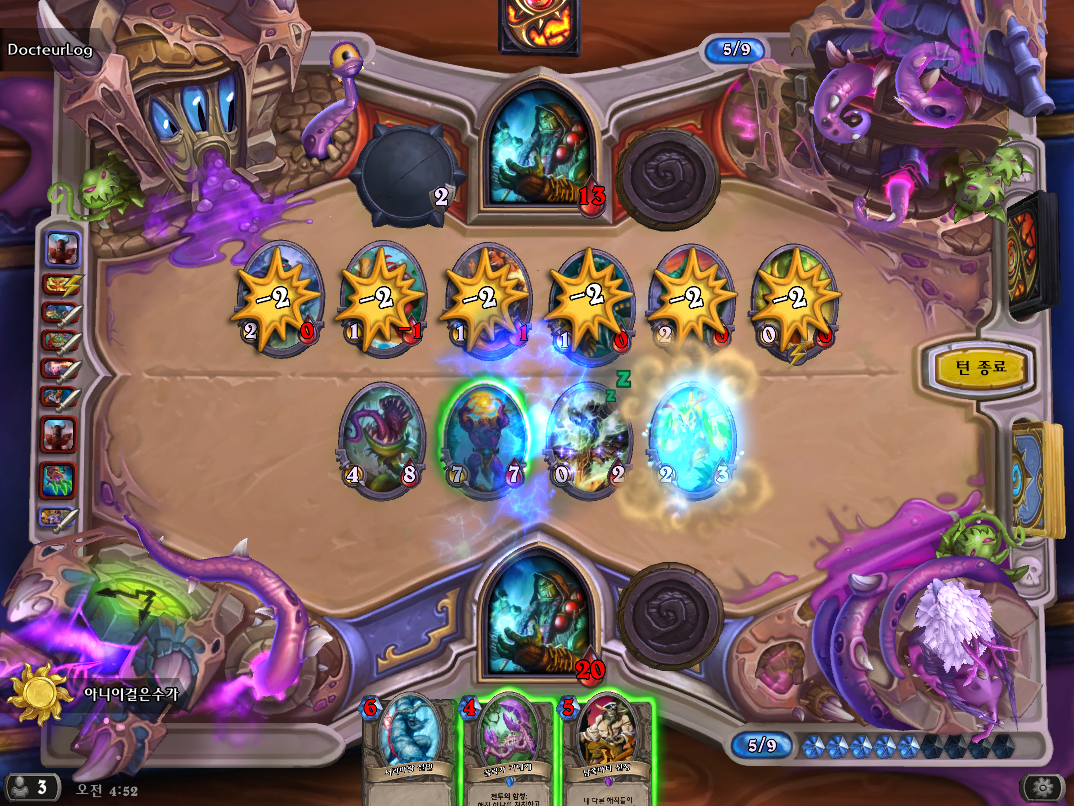Target the enemy minion with 2 attack, 0 health
Screen dimensions: 1074x806
(x=279, y=298)
